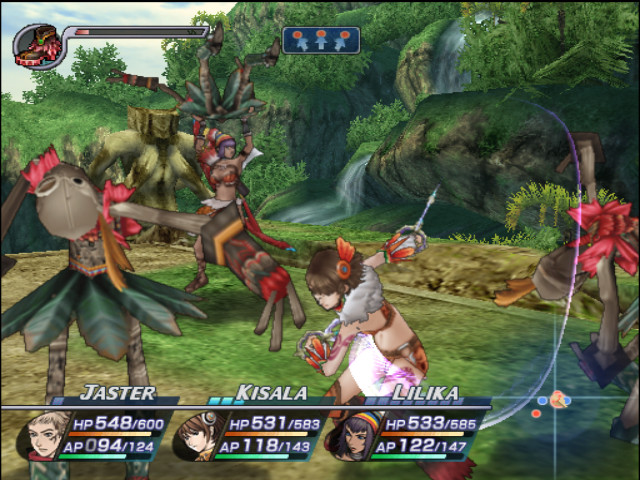Choose Kisala's portrait in the party bar

click(196, 435)
